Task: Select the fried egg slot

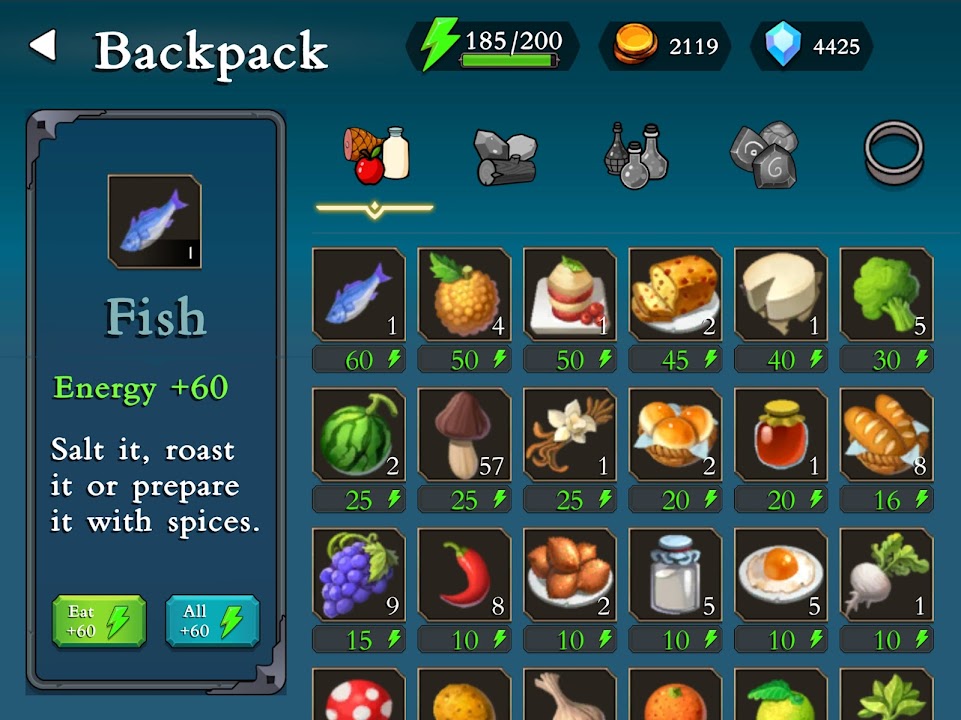Action: coord(781,574)
